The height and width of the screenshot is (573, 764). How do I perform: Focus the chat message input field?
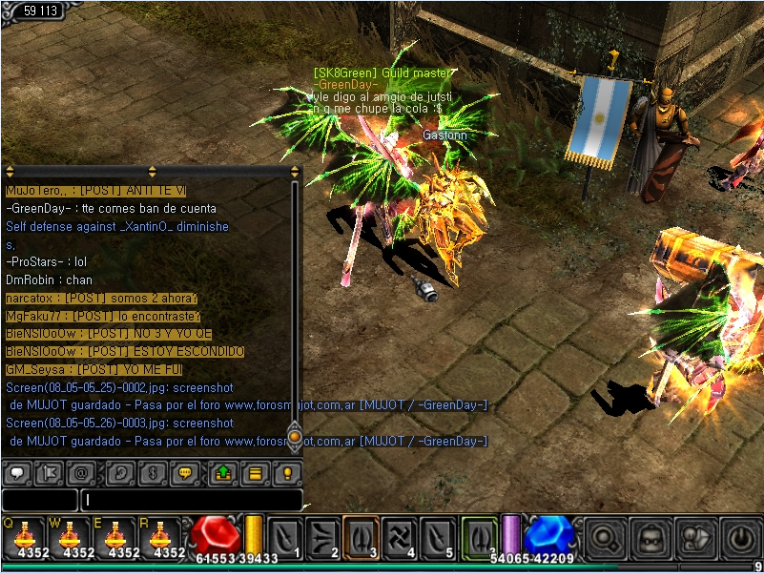[192, 499]
